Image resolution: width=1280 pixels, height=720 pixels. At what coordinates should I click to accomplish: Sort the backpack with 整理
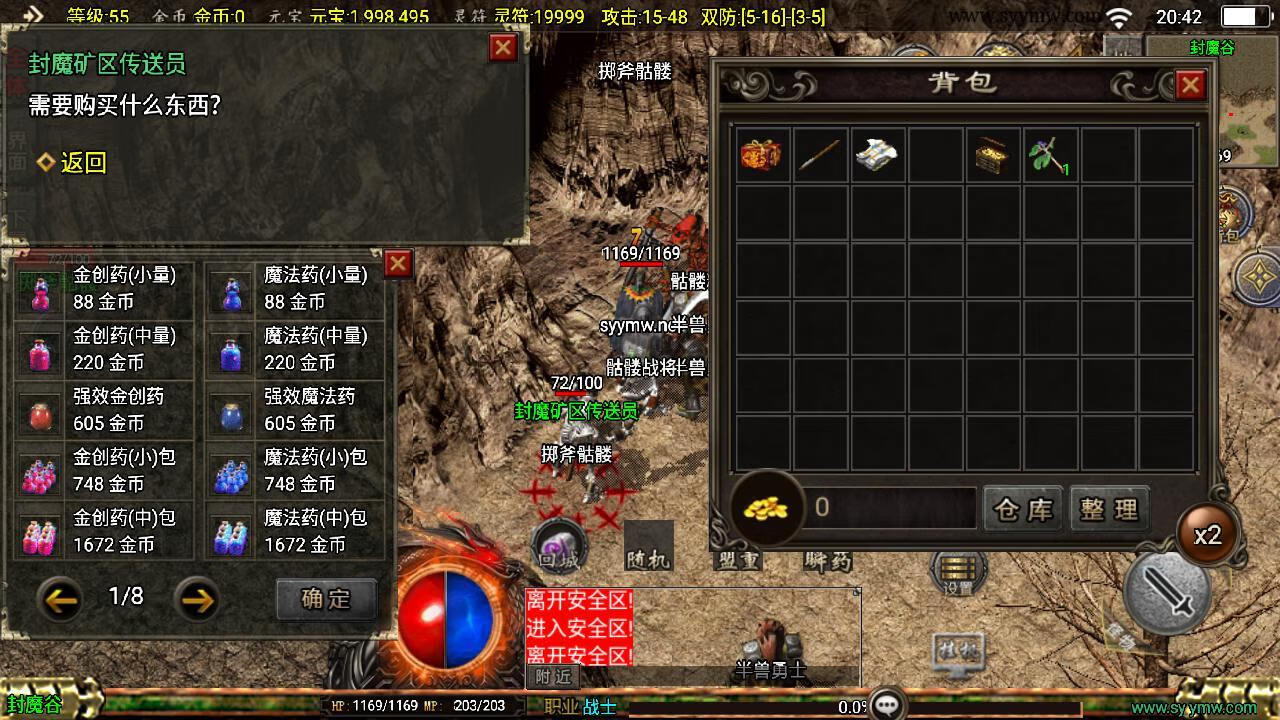(1109, 509)
